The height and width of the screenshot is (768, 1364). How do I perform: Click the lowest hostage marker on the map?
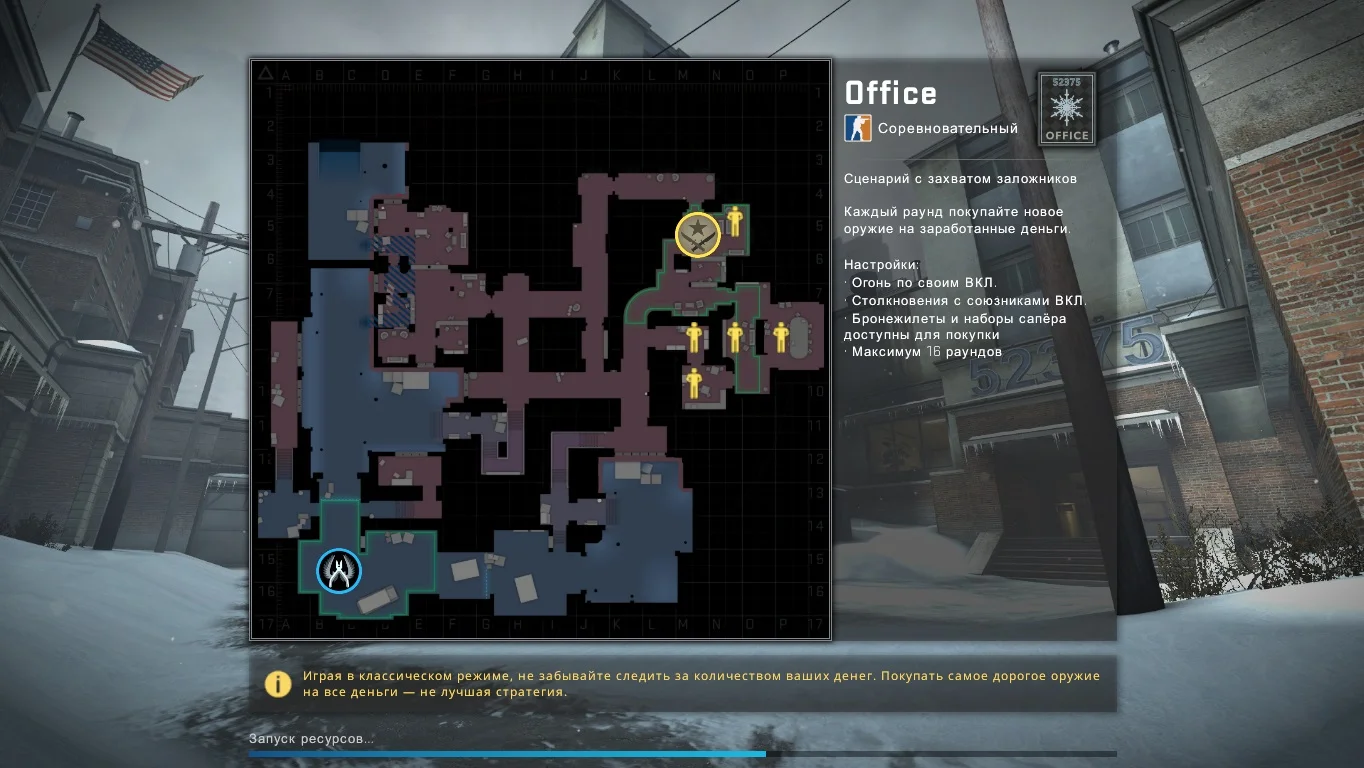[693, 383]
